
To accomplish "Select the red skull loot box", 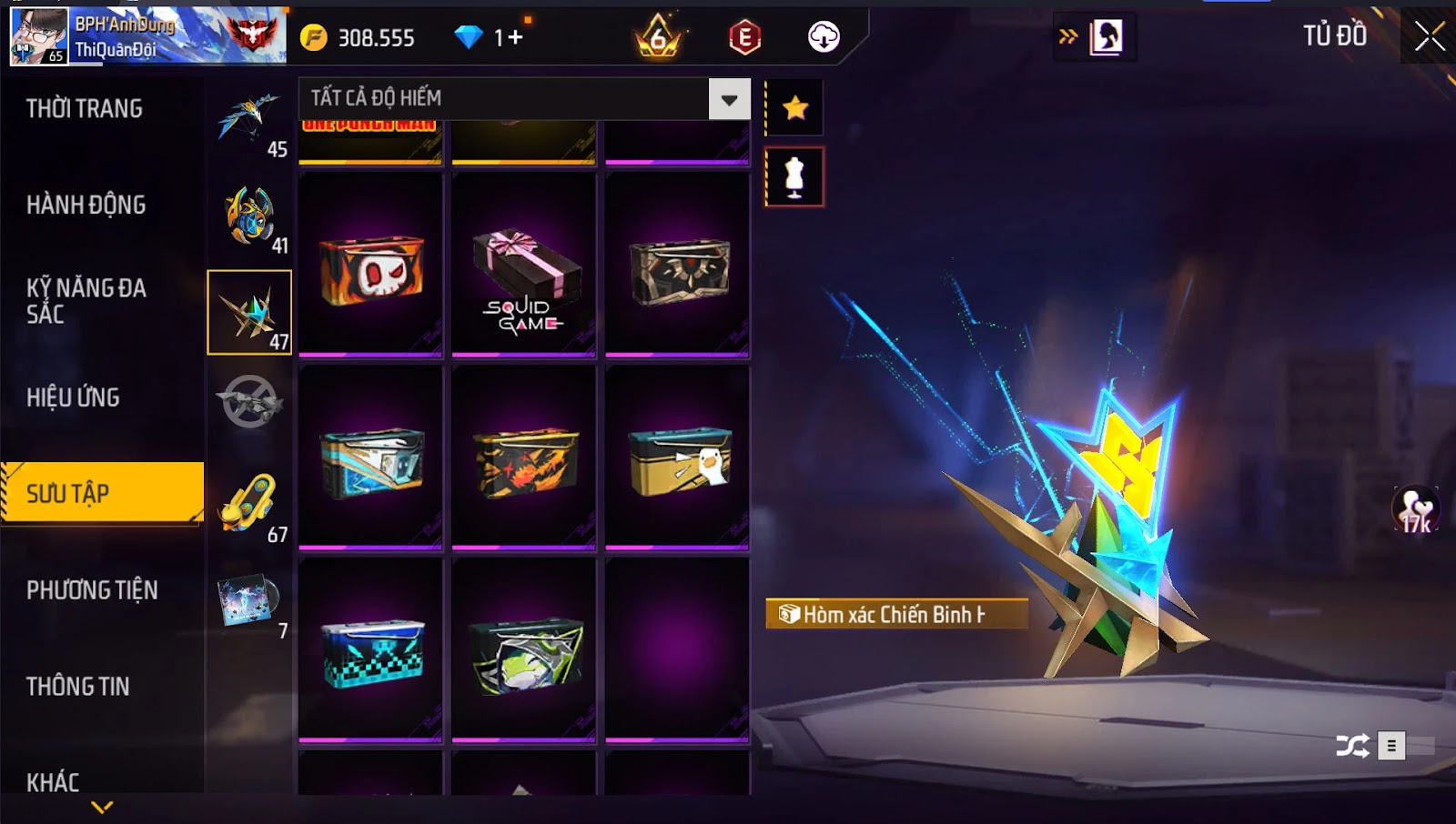I will click(371, 270).
